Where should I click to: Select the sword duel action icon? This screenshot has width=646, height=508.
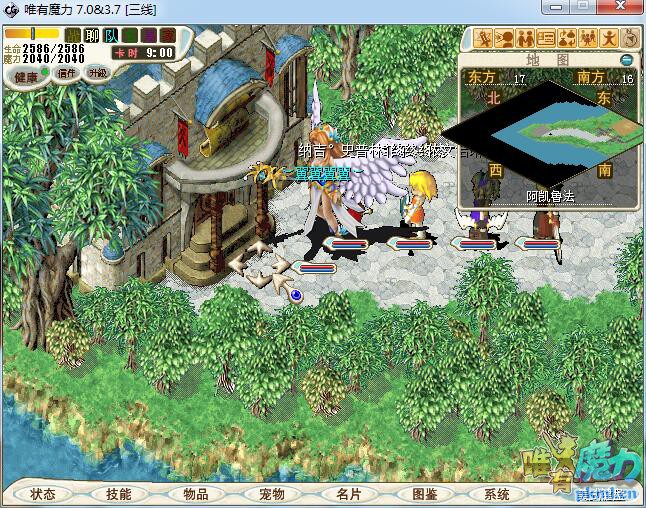tap(484, 39)
